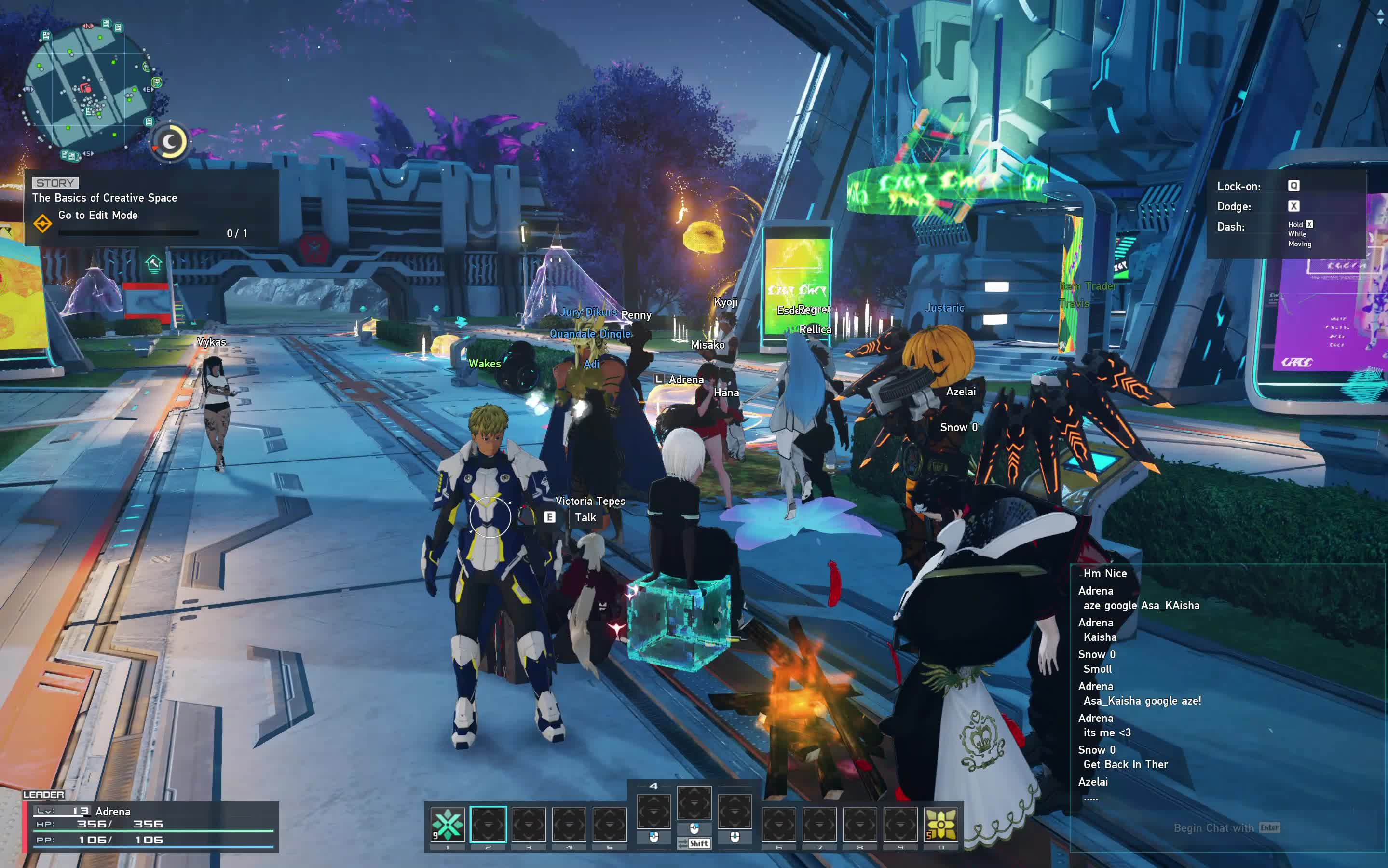Click the chat log scroll arrows

(1380, 18)
